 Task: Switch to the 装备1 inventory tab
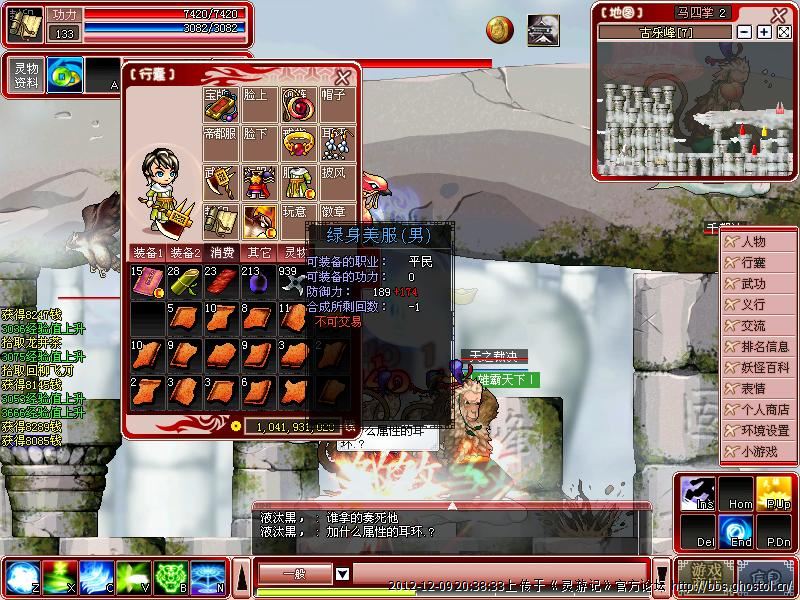coord(147,253)
